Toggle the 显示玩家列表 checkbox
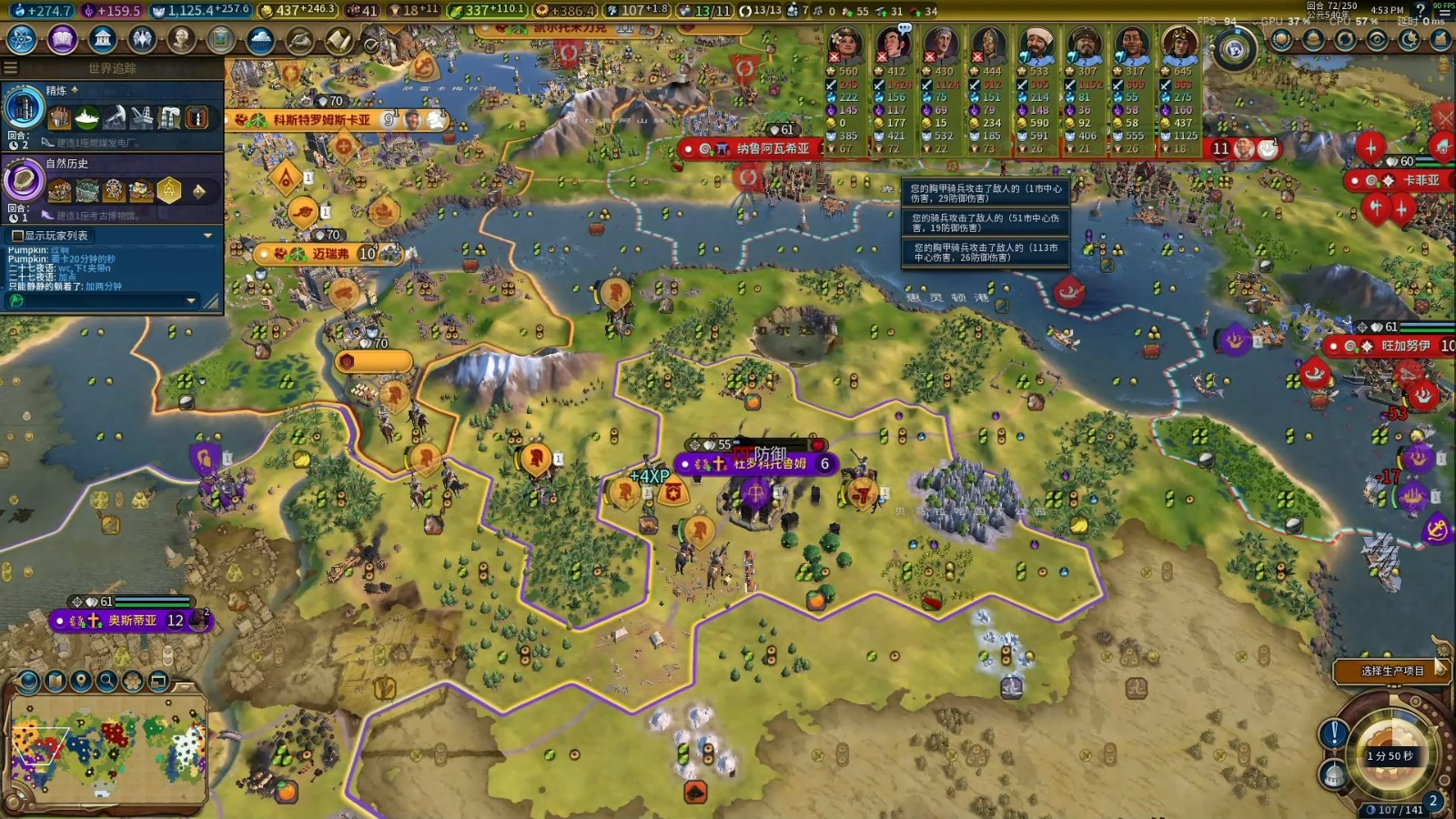This screenshot has width=1456, height=819. coord(16,236)
